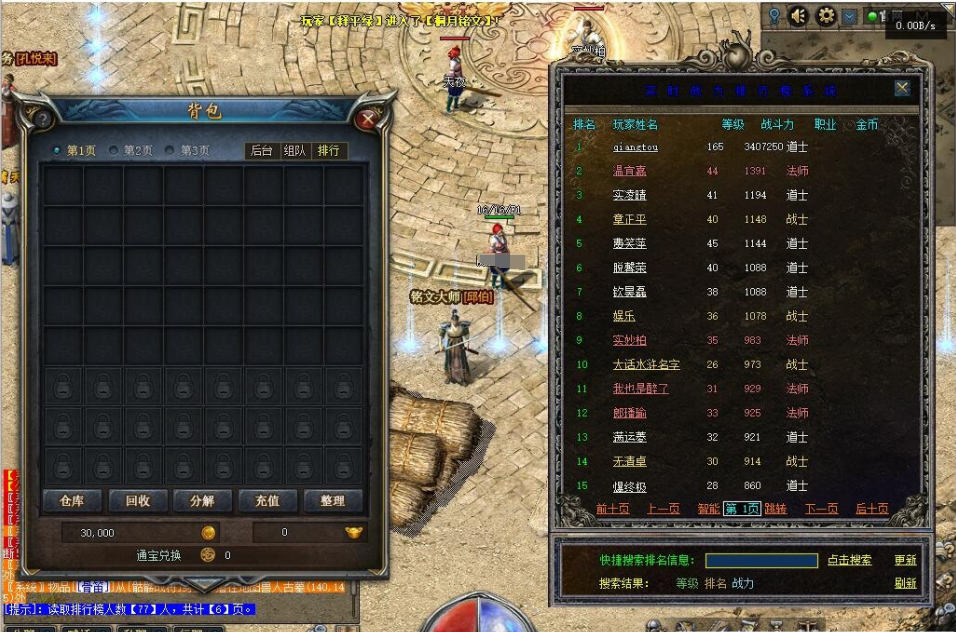
Task: Close the ranking board window
Action: pos(902,88)
